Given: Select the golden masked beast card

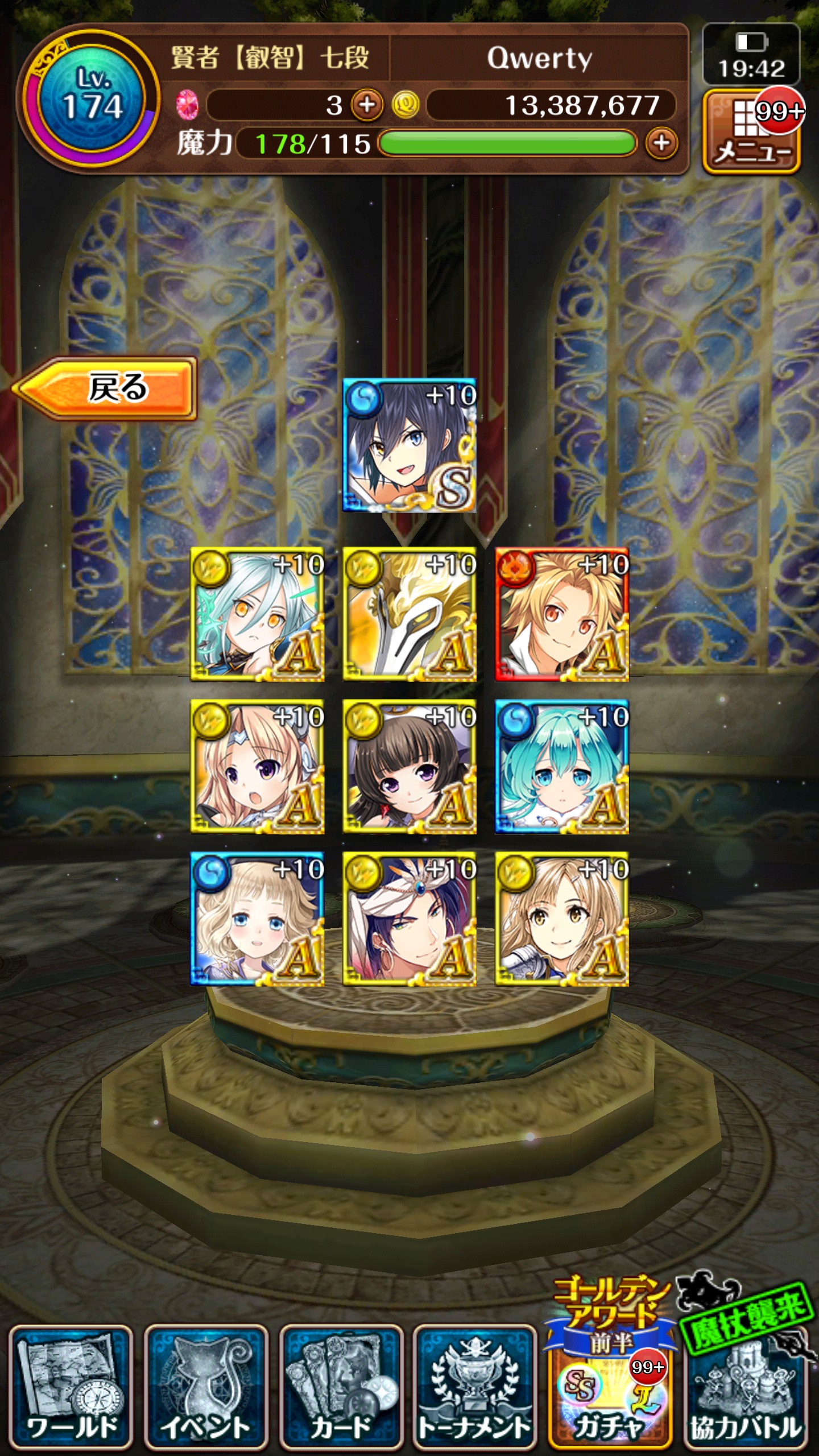Looking at the screenshot, I should click(x=409, y=614).
